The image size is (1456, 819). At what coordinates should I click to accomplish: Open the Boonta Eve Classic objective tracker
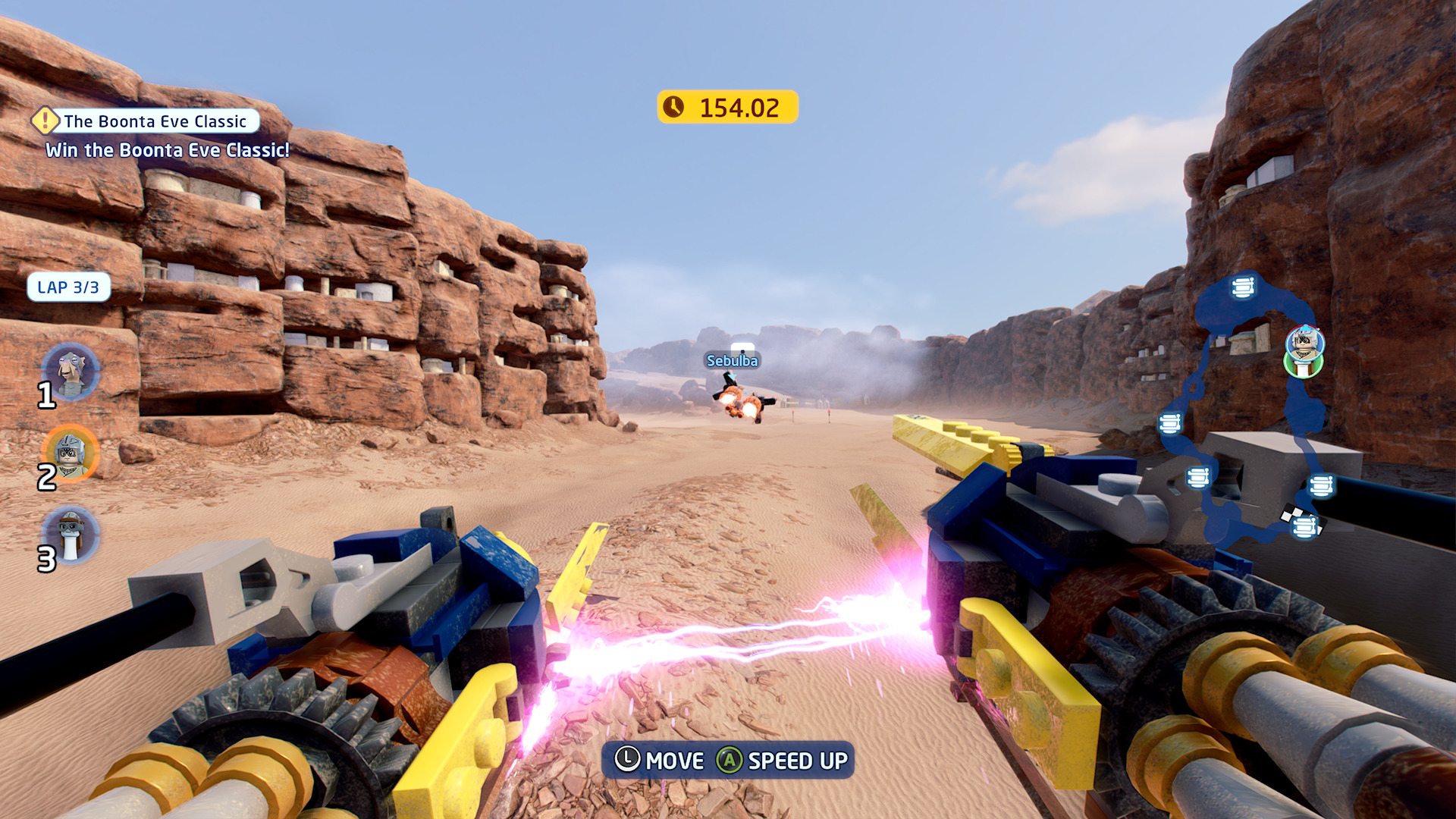pos(155,121)
